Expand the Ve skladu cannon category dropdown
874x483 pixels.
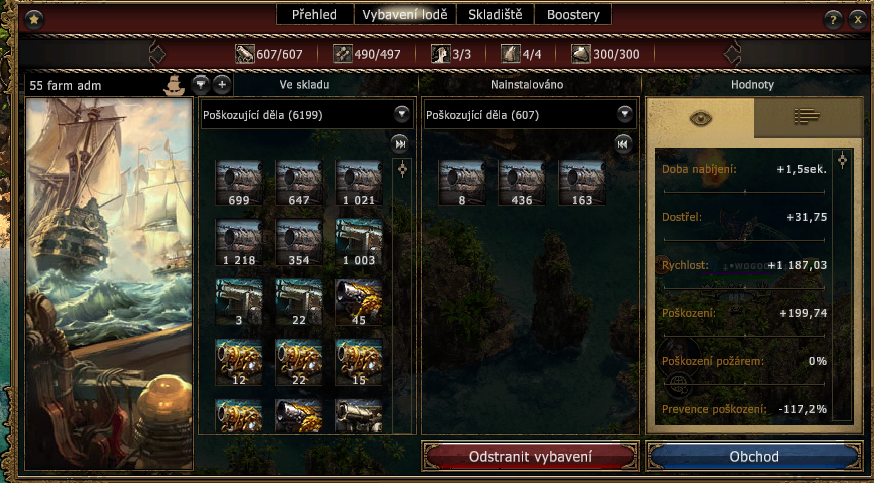402,114
